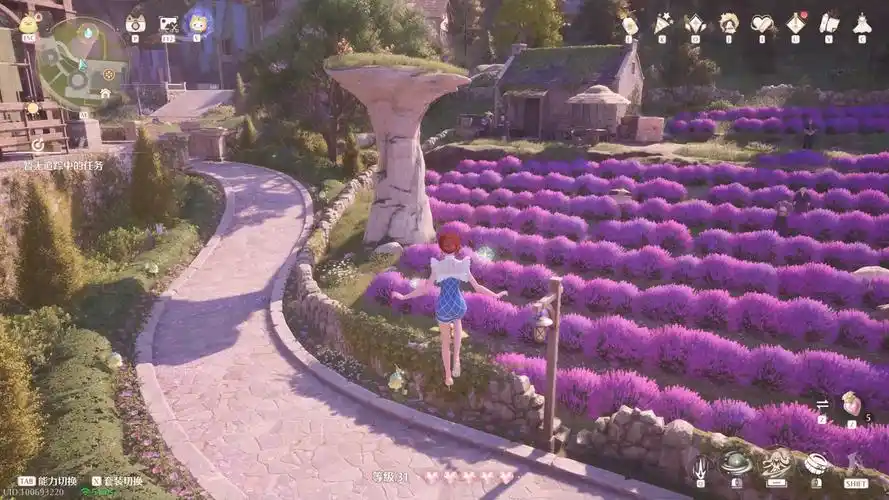Viewport: 889px width, 500px height.
Task: Click the yellow chick menu icon
Action: pos(28,24)
